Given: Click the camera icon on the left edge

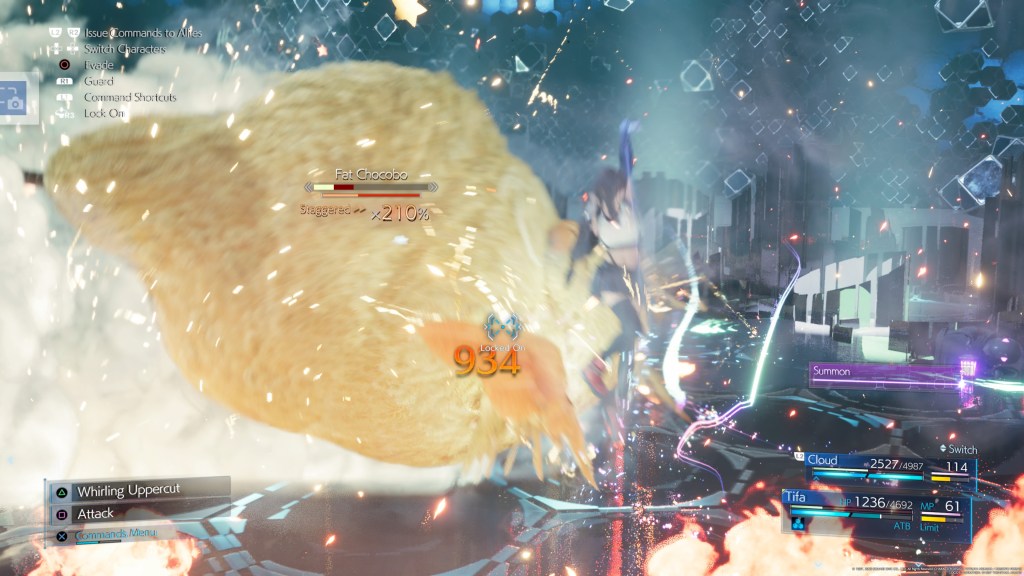Looking at the screenshot, I should click(14, 99).
